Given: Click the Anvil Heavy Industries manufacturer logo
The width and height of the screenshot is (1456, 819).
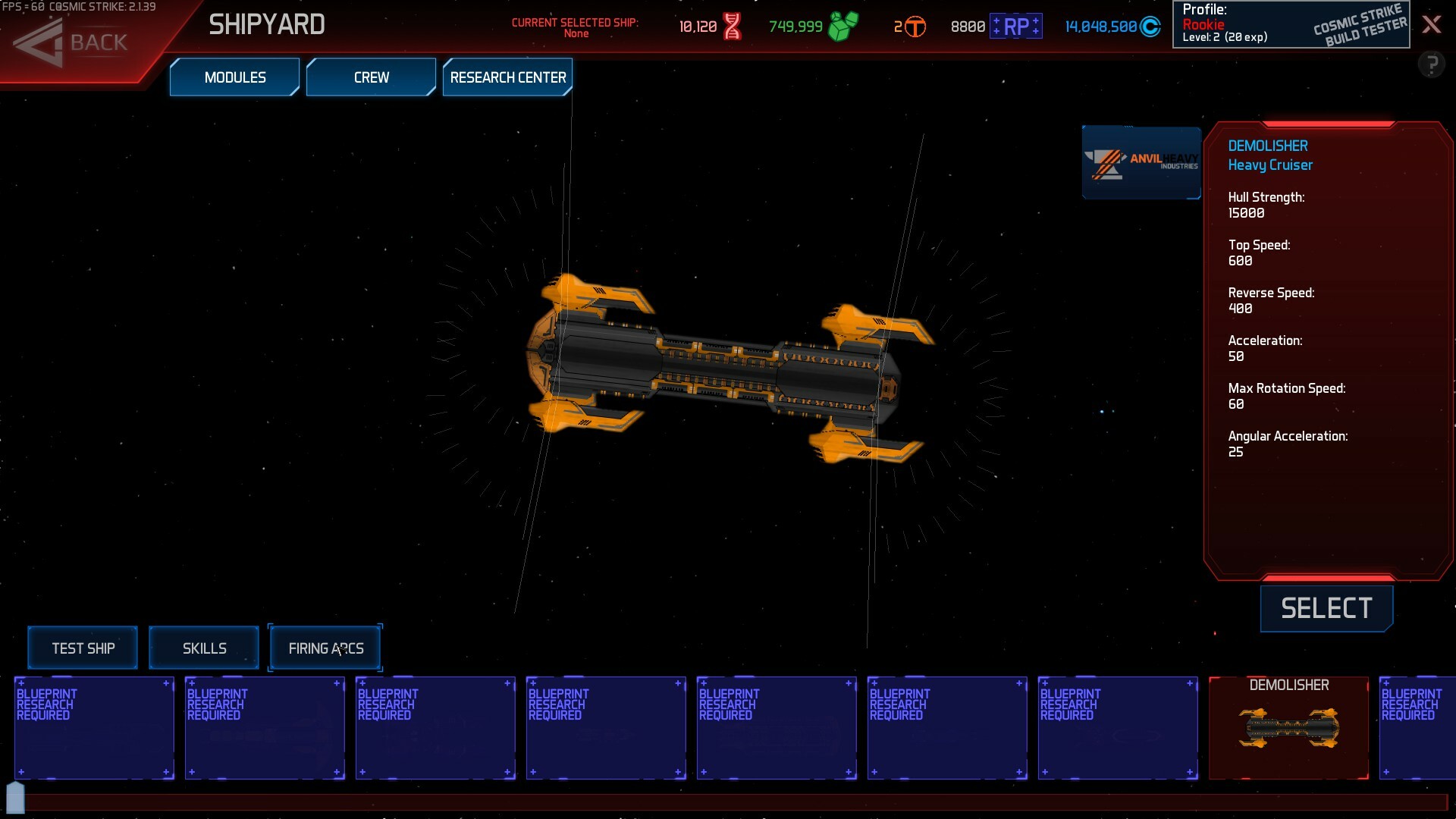Looking at the screenshot, I should 1141,162.
